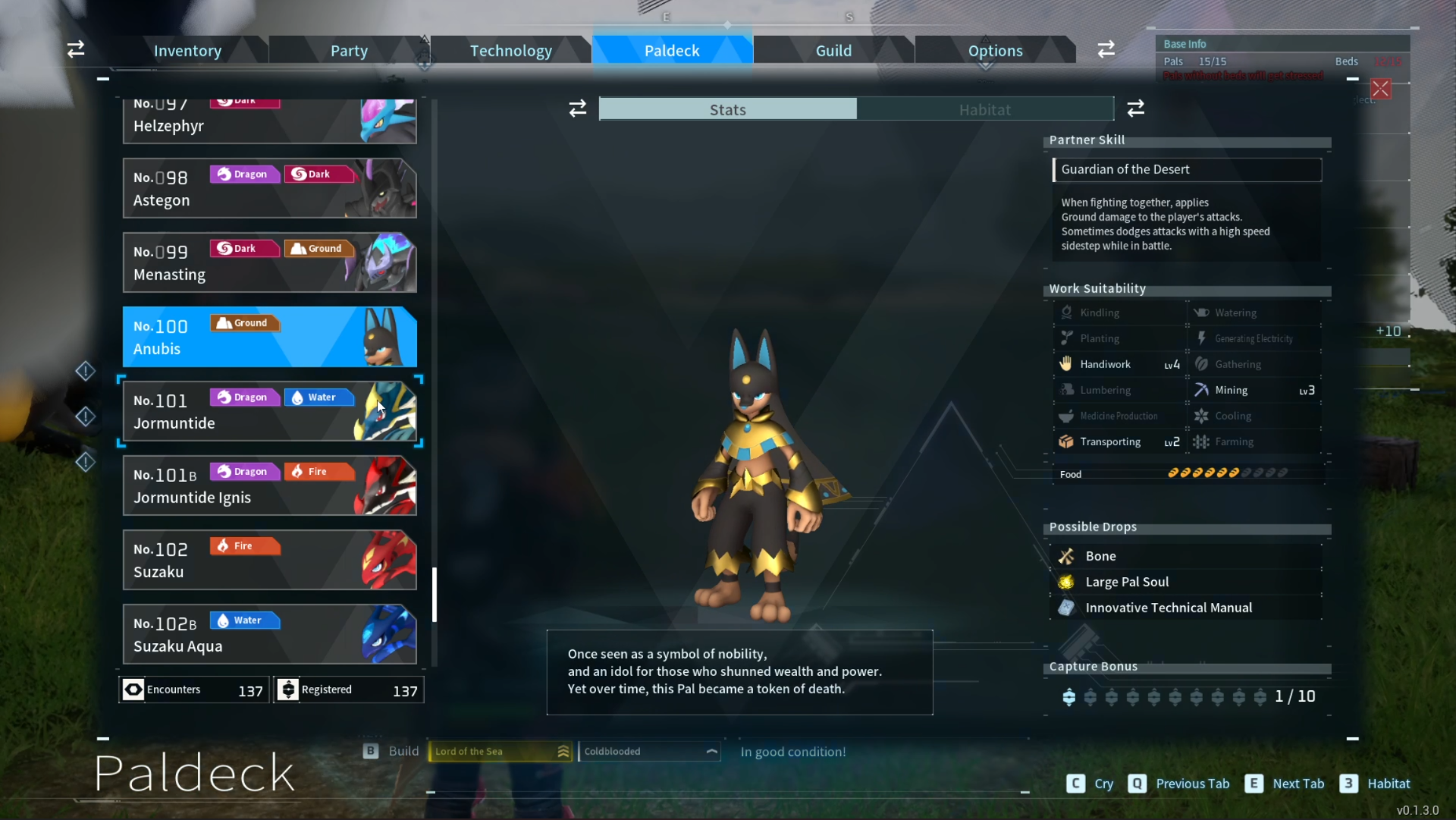Toggle the sort arrows near Inventory tab
1456x820 pixels.
pyautogui.click(x=75, y=49)
